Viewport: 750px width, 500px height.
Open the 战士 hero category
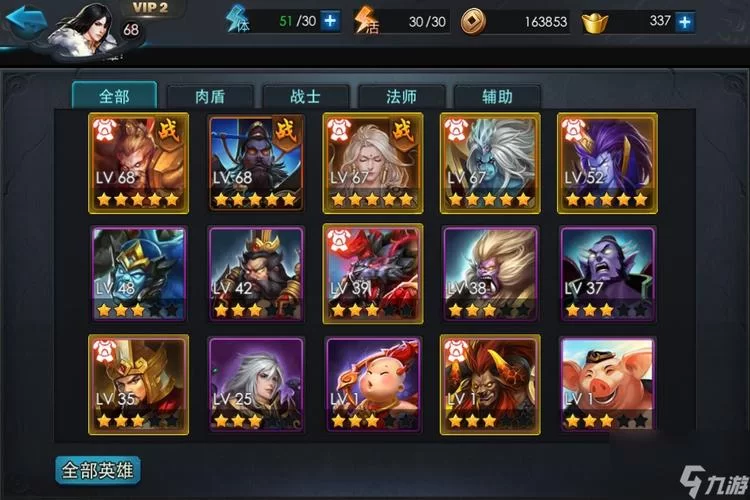pos(305,96)
